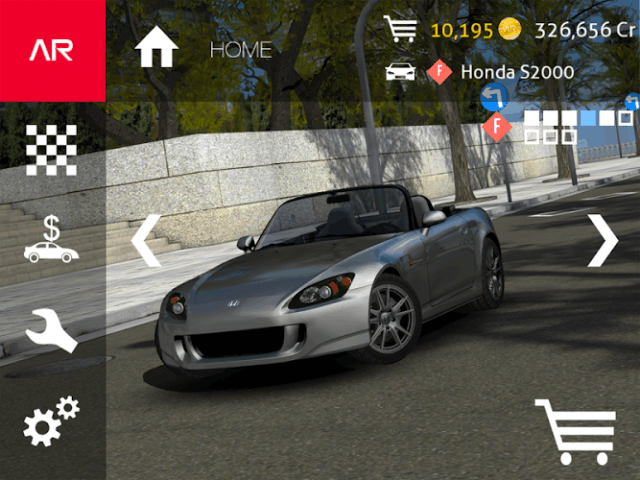
Task: Open the wrench tuning menu
Action: pos(51,330)
